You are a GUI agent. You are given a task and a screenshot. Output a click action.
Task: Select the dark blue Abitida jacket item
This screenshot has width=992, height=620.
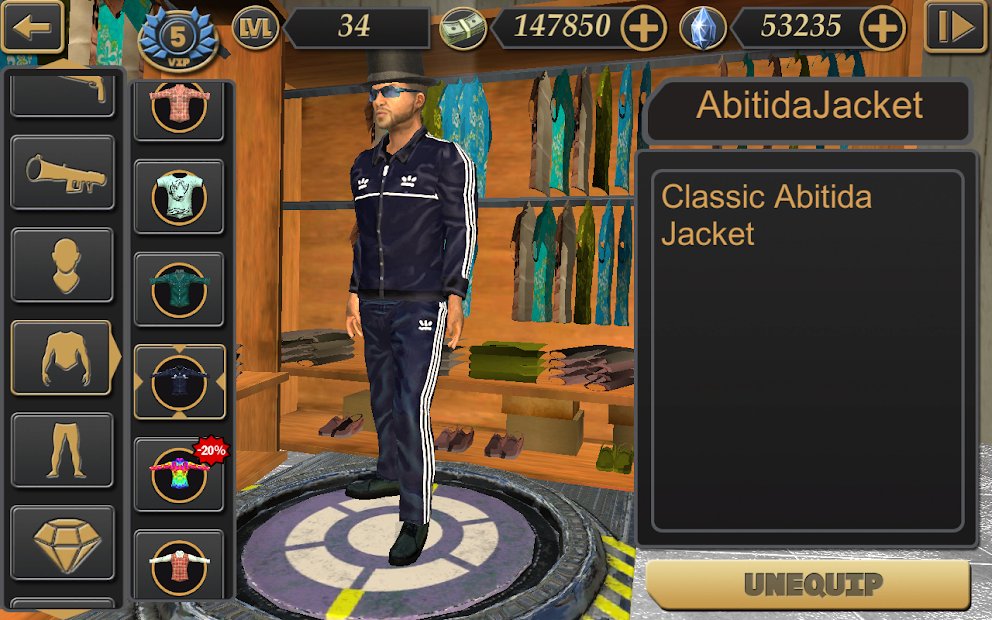tap(179, 382)
